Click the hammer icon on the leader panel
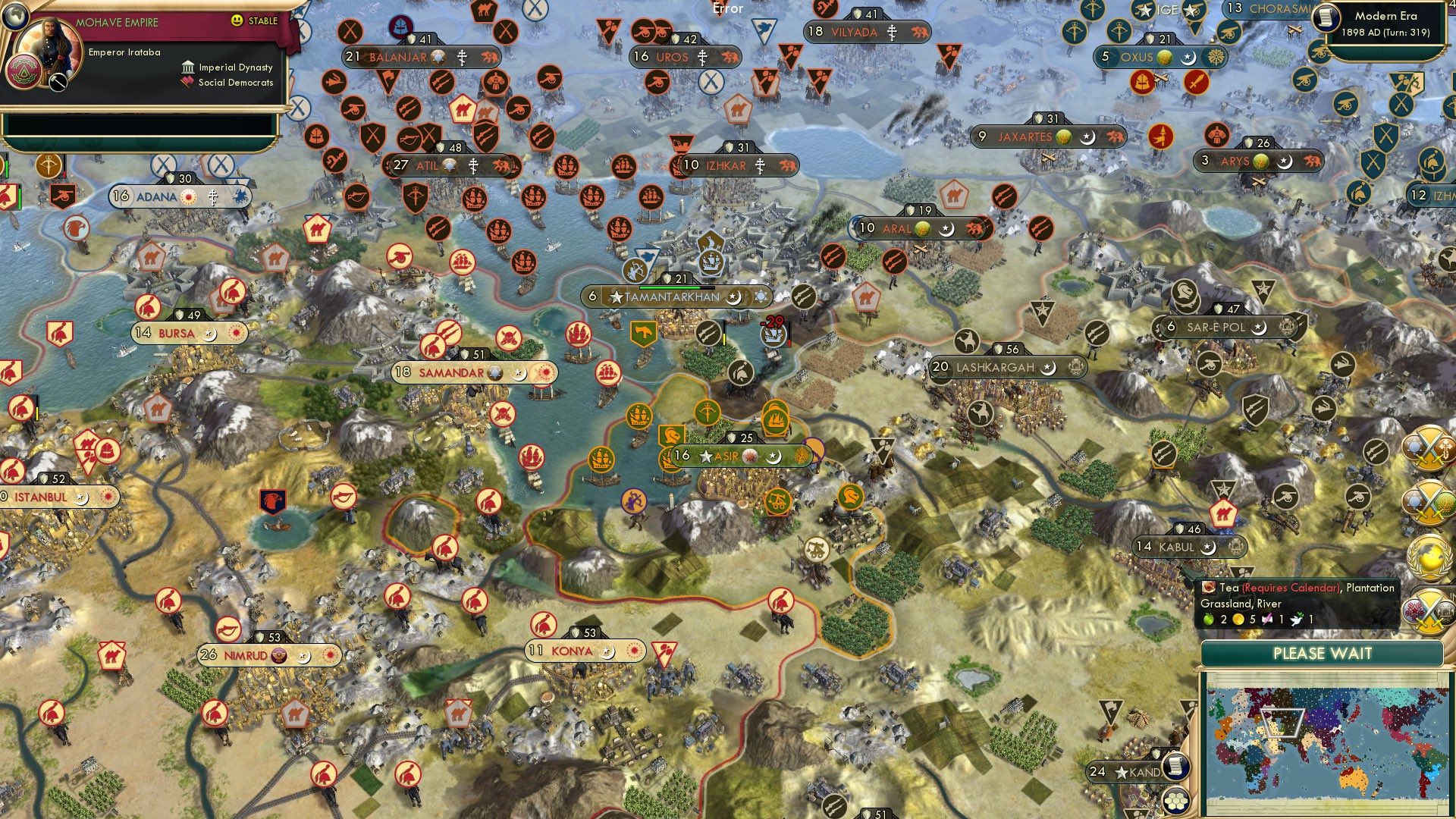 click(56, 83)
